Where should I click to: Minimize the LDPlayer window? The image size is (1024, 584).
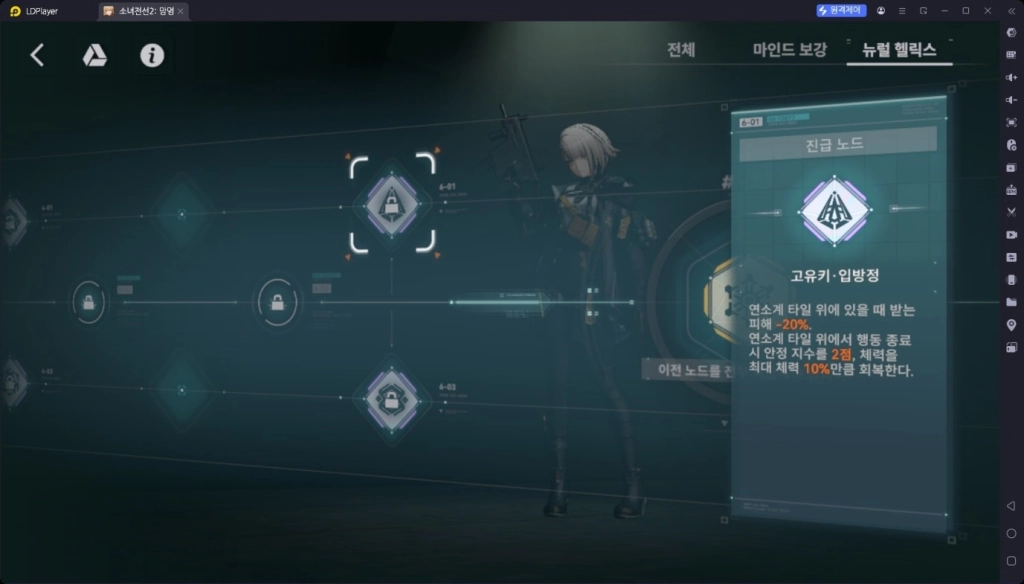tap(943, 10)
